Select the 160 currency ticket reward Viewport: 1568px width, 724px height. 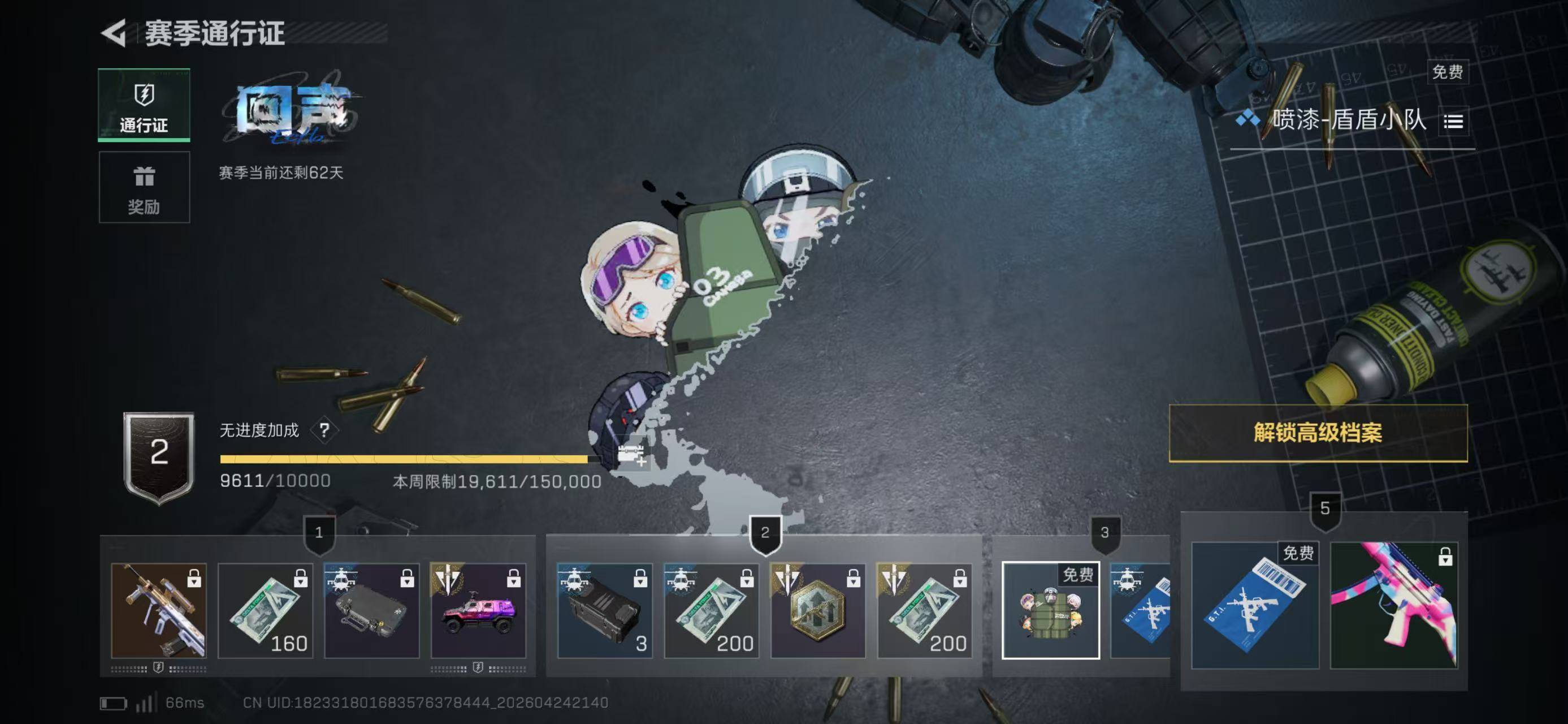[266, 611]
